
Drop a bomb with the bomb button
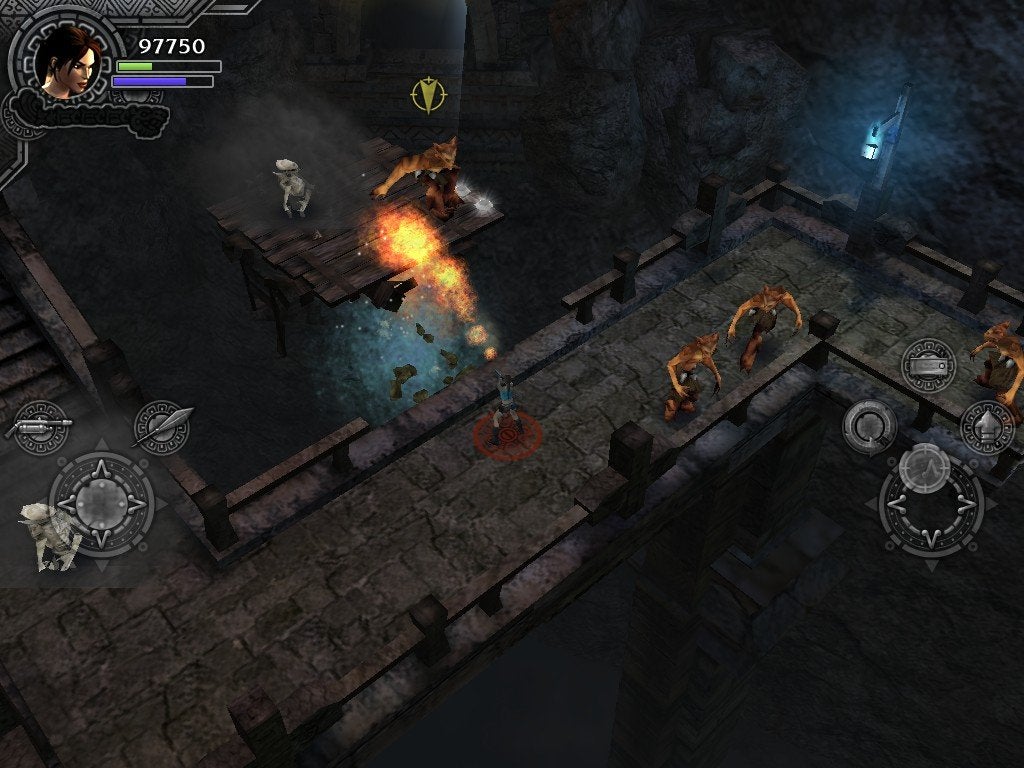pos(928,364)
